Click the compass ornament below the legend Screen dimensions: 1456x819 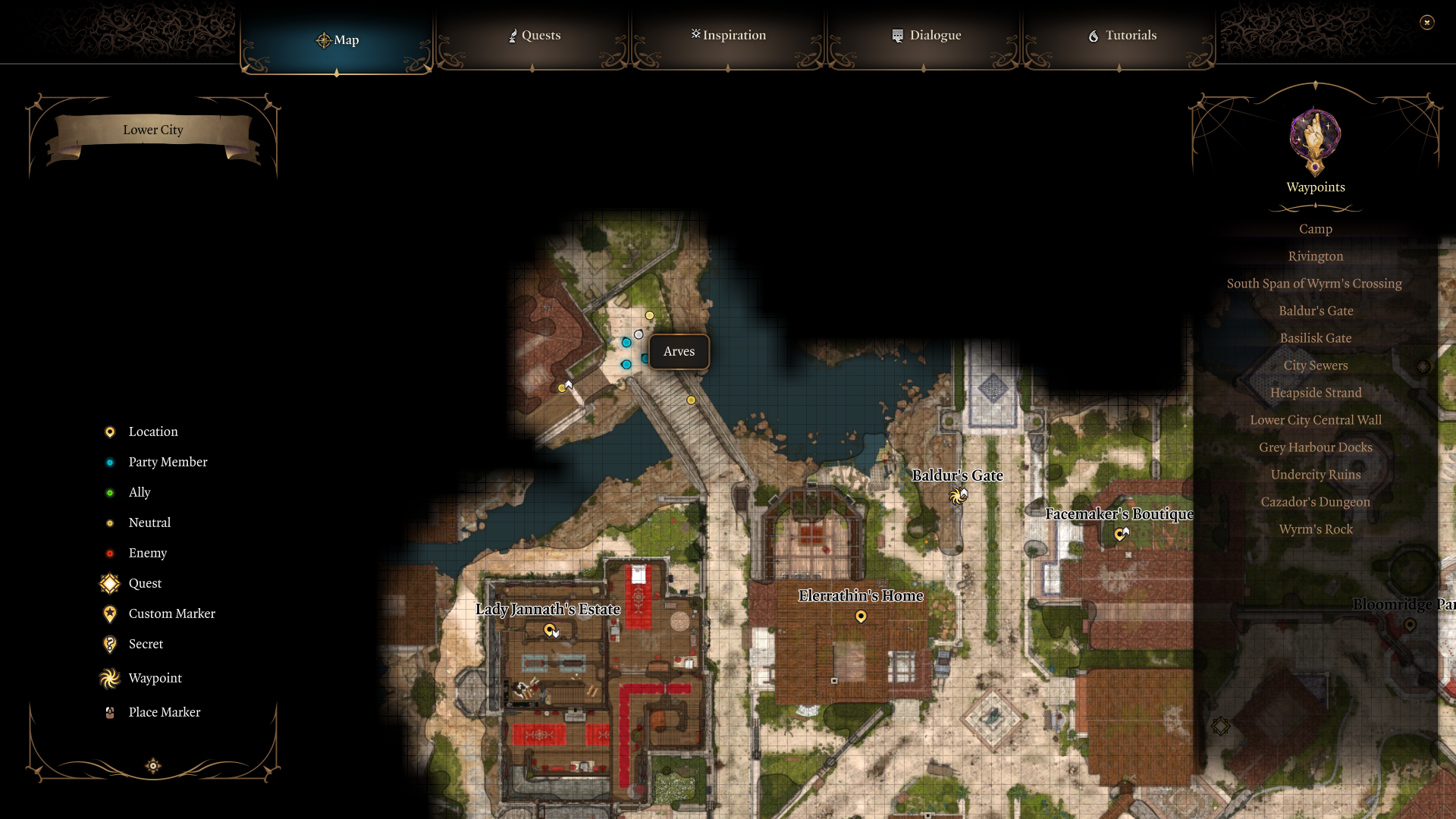(x=152, y=766)
